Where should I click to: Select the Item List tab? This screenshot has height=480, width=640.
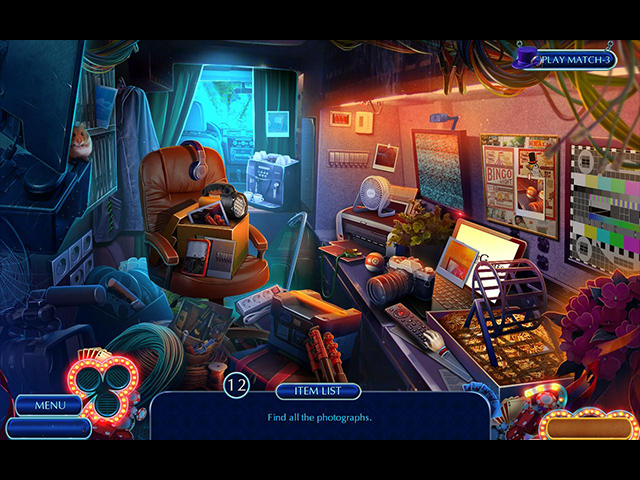click(318, 392)
